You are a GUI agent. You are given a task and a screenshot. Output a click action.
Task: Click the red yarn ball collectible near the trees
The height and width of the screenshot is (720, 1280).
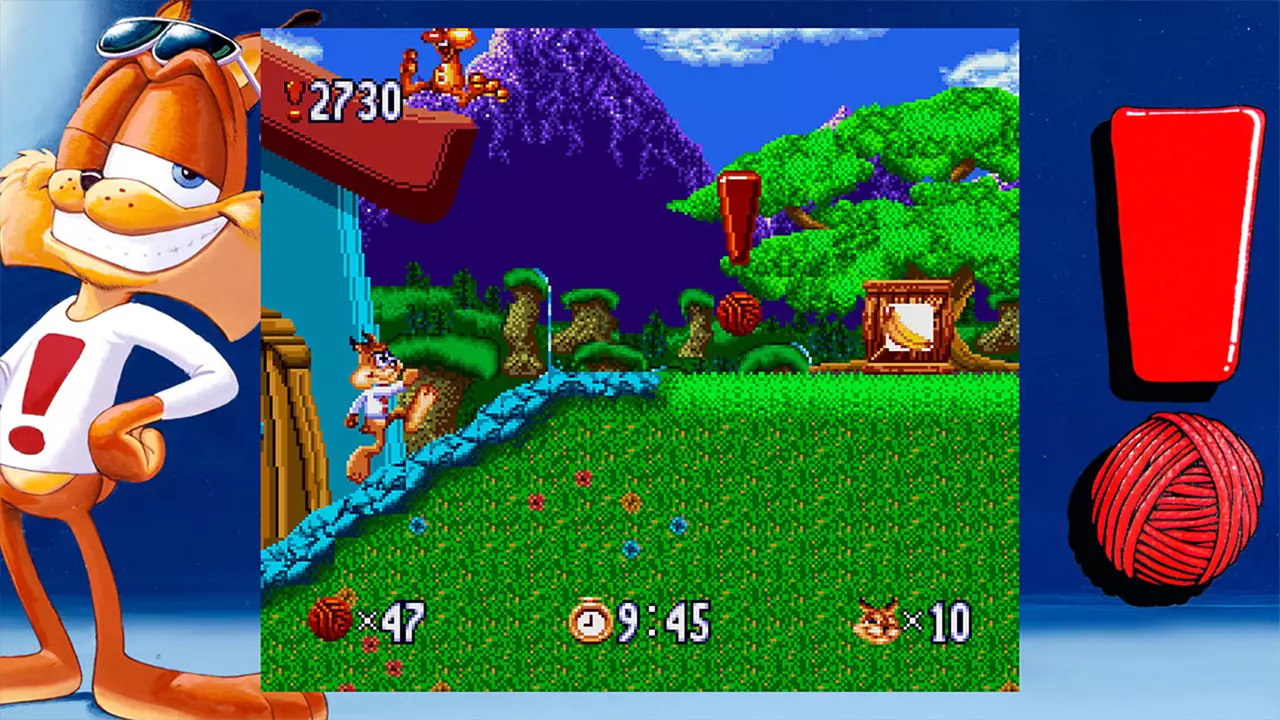[x=740, y=313]
